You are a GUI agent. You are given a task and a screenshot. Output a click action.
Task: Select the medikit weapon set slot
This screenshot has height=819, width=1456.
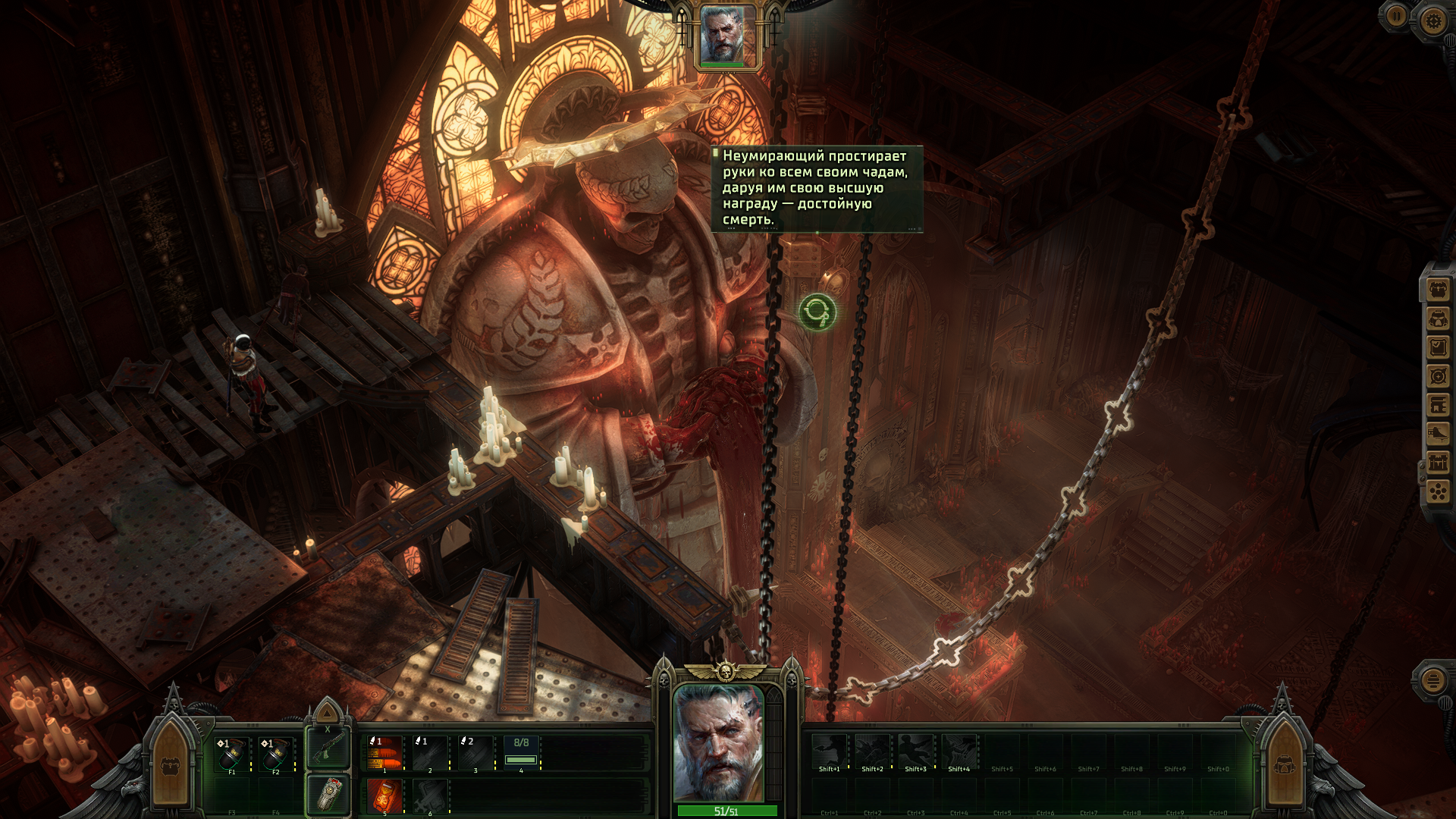pyautogui.click(x=328, y=795)
